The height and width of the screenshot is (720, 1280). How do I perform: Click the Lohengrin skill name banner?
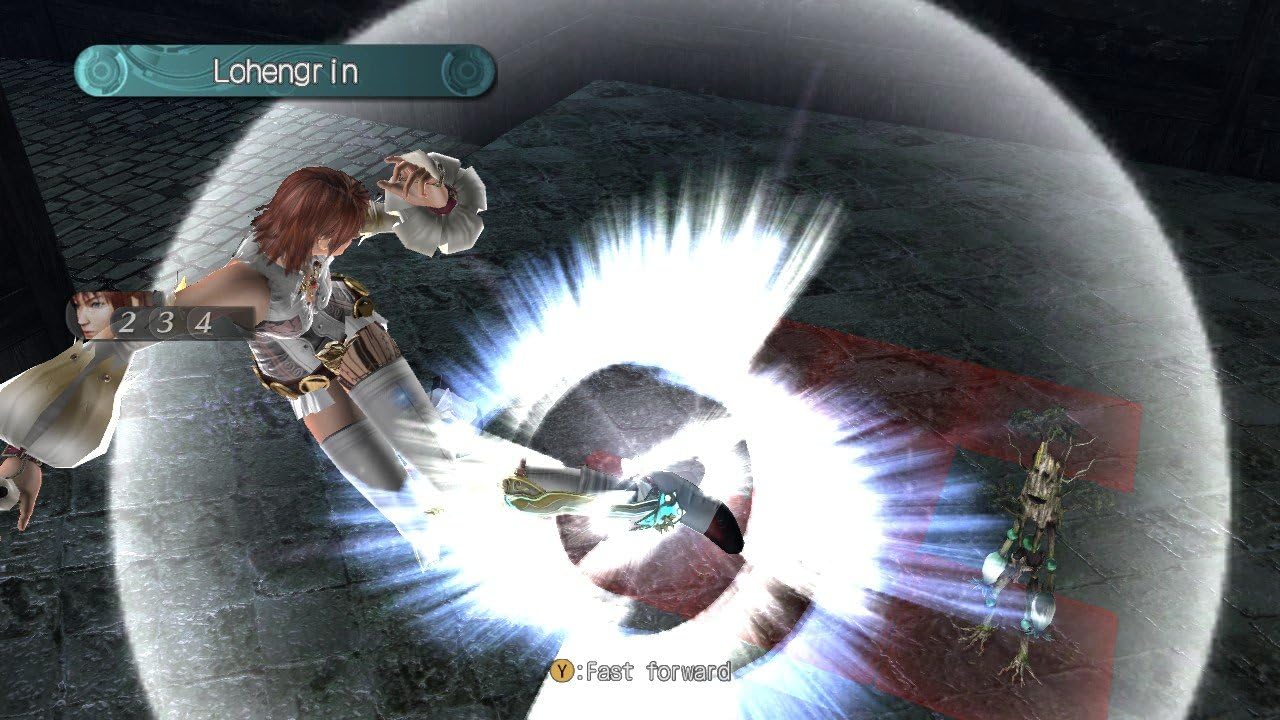tap(285, 71)
